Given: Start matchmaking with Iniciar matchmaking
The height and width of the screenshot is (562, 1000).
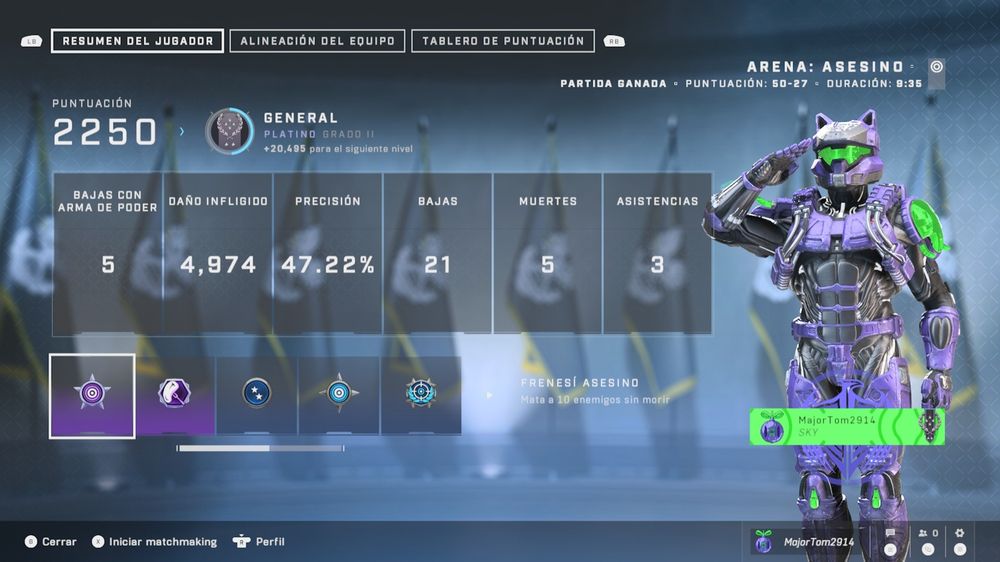Looking at the screenshot, I should 155,541.
